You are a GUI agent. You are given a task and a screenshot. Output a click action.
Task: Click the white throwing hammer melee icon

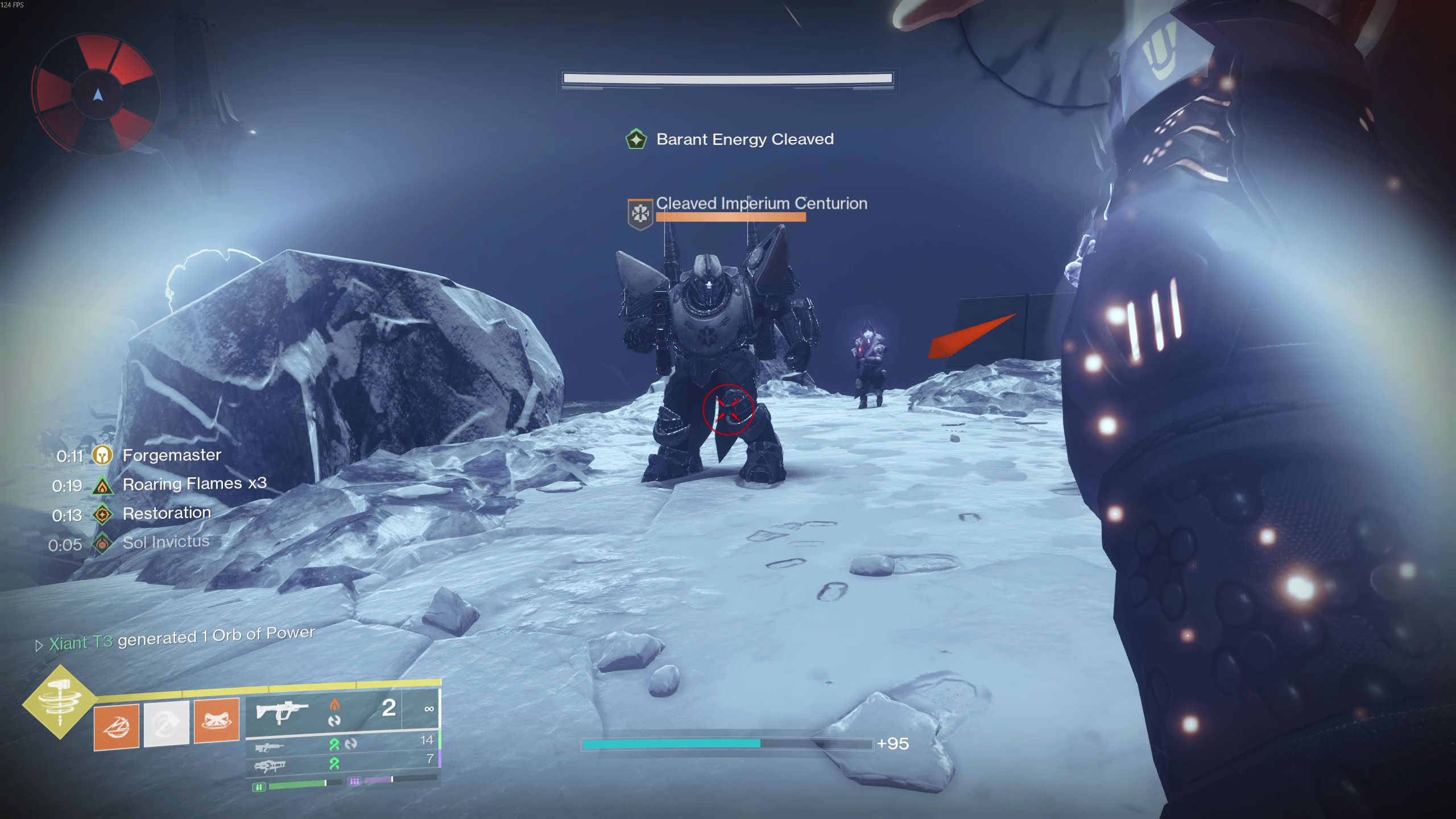pos(166,723)
